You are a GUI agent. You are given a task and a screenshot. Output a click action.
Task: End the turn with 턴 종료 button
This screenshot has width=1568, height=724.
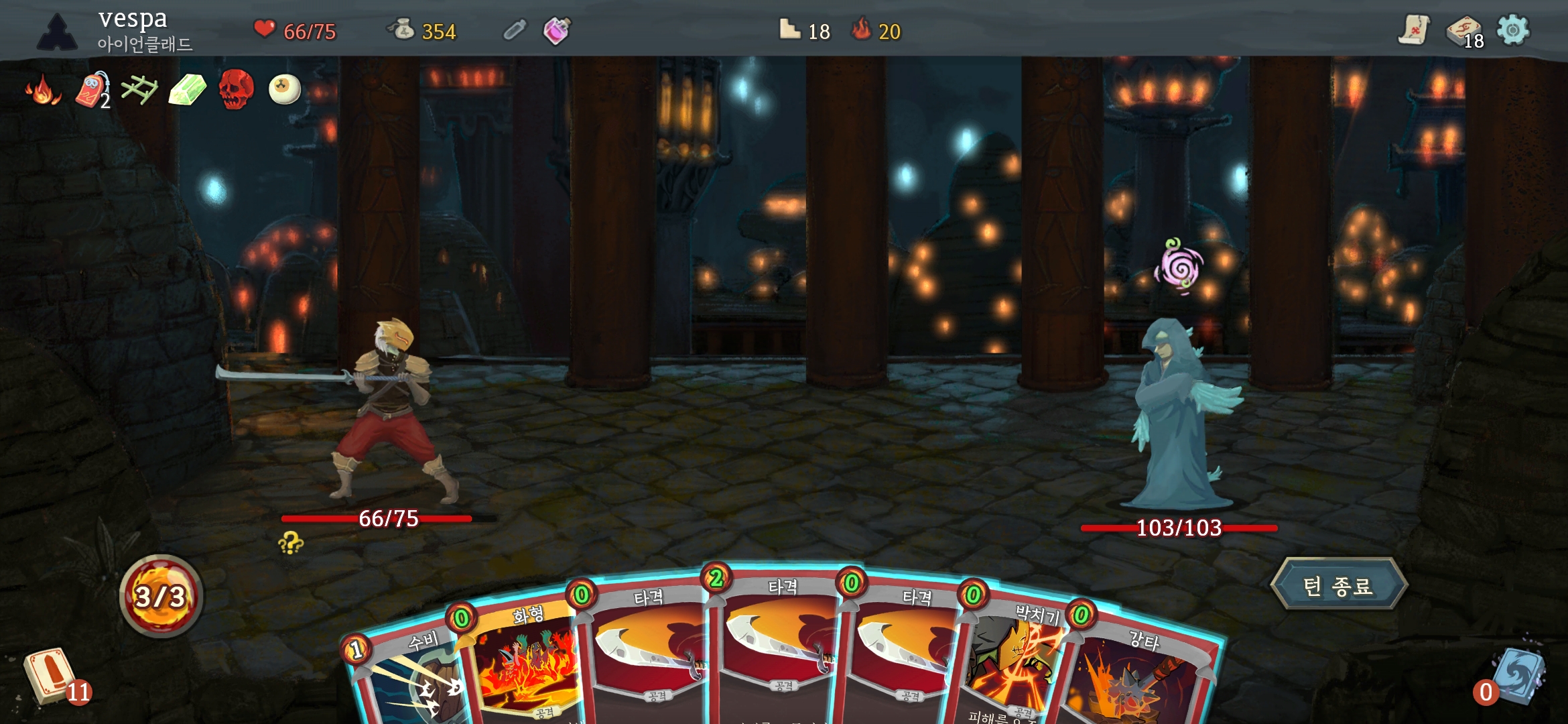click(x=1338, y=585)
